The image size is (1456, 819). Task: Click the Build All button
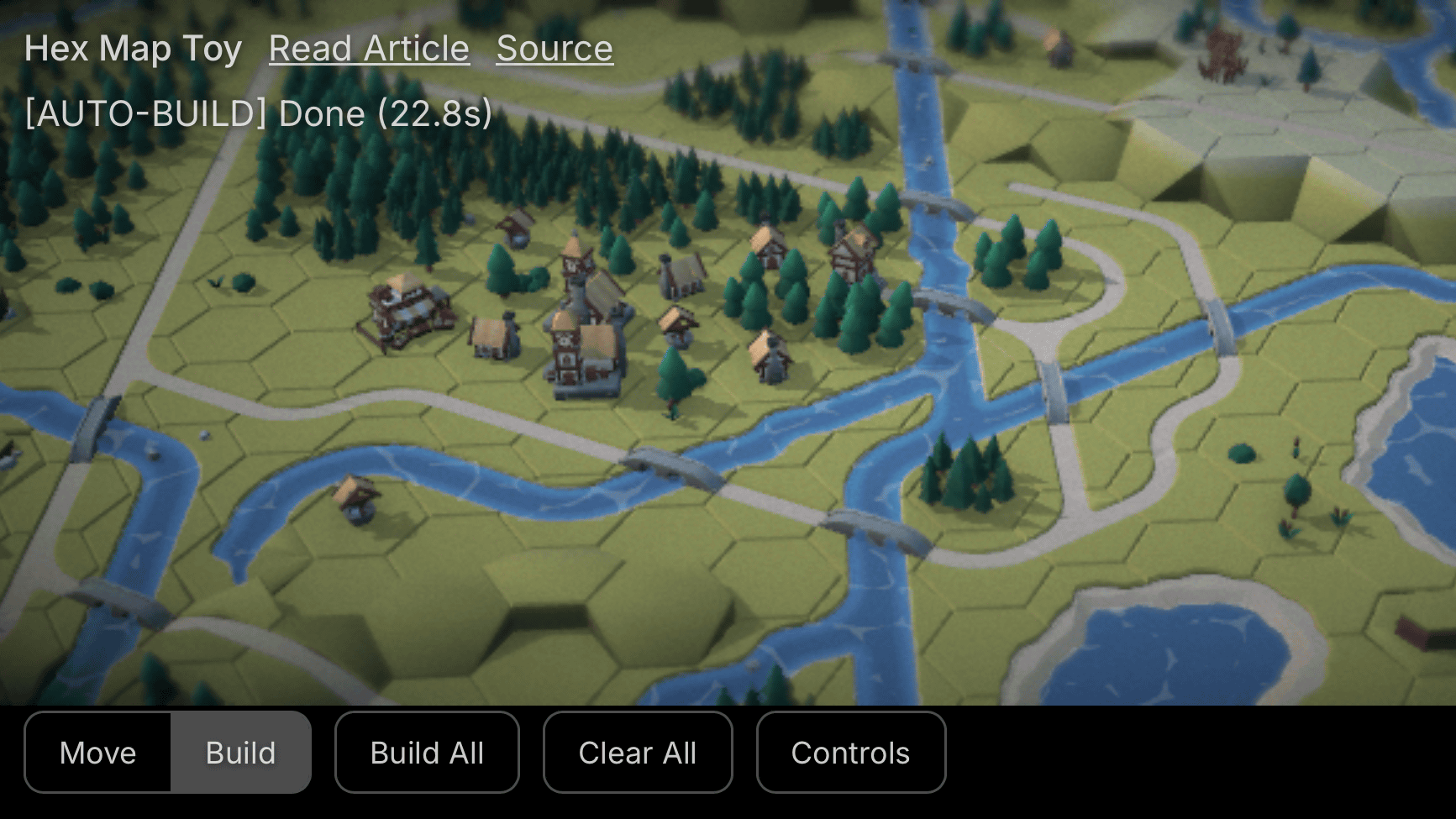[427, 753]
